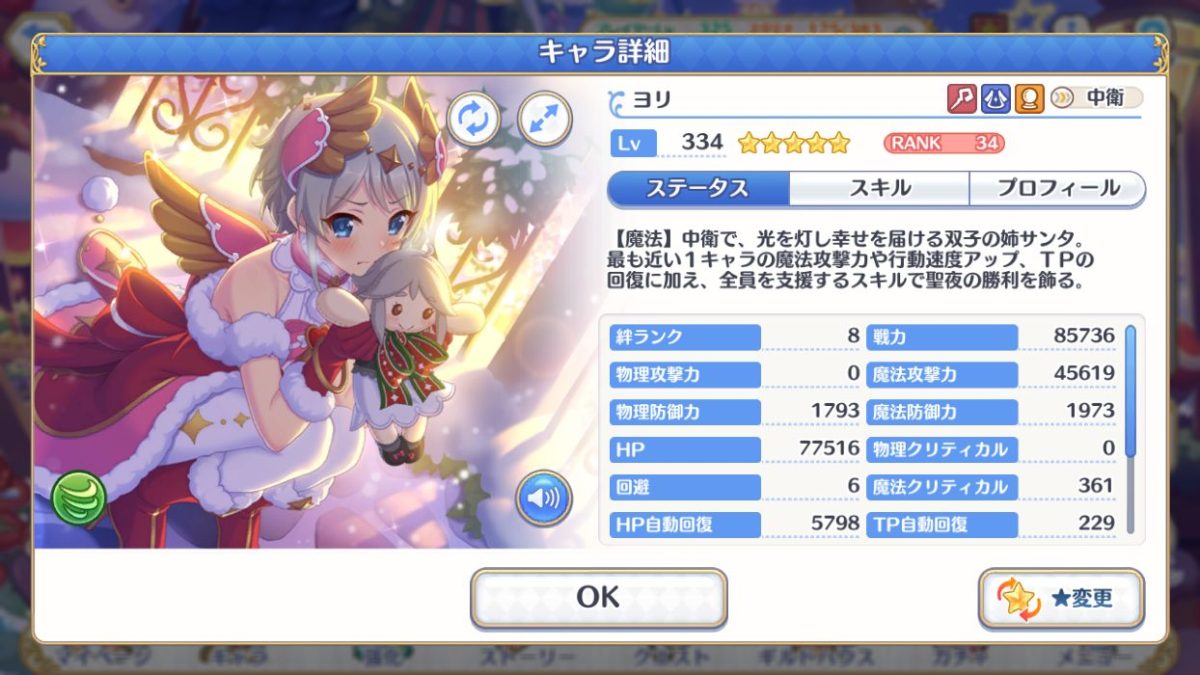The image size is (1200, 675).
Task: Confirm with the OK button
Action: tap(598, 597)
